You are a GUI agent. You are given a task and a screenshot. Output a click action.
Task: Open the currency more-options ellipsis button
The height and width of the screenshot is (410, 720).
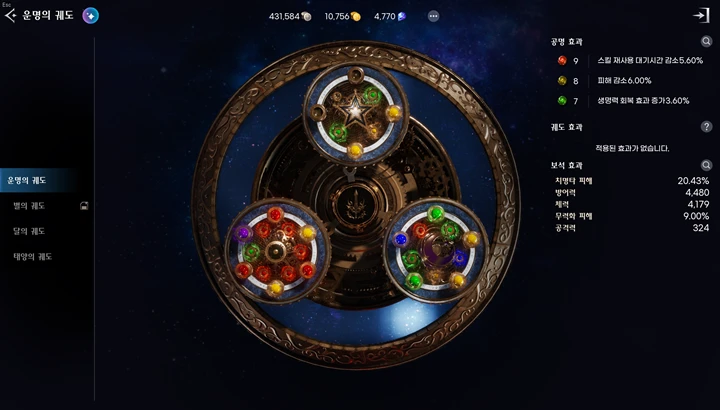tap(433, 16)
